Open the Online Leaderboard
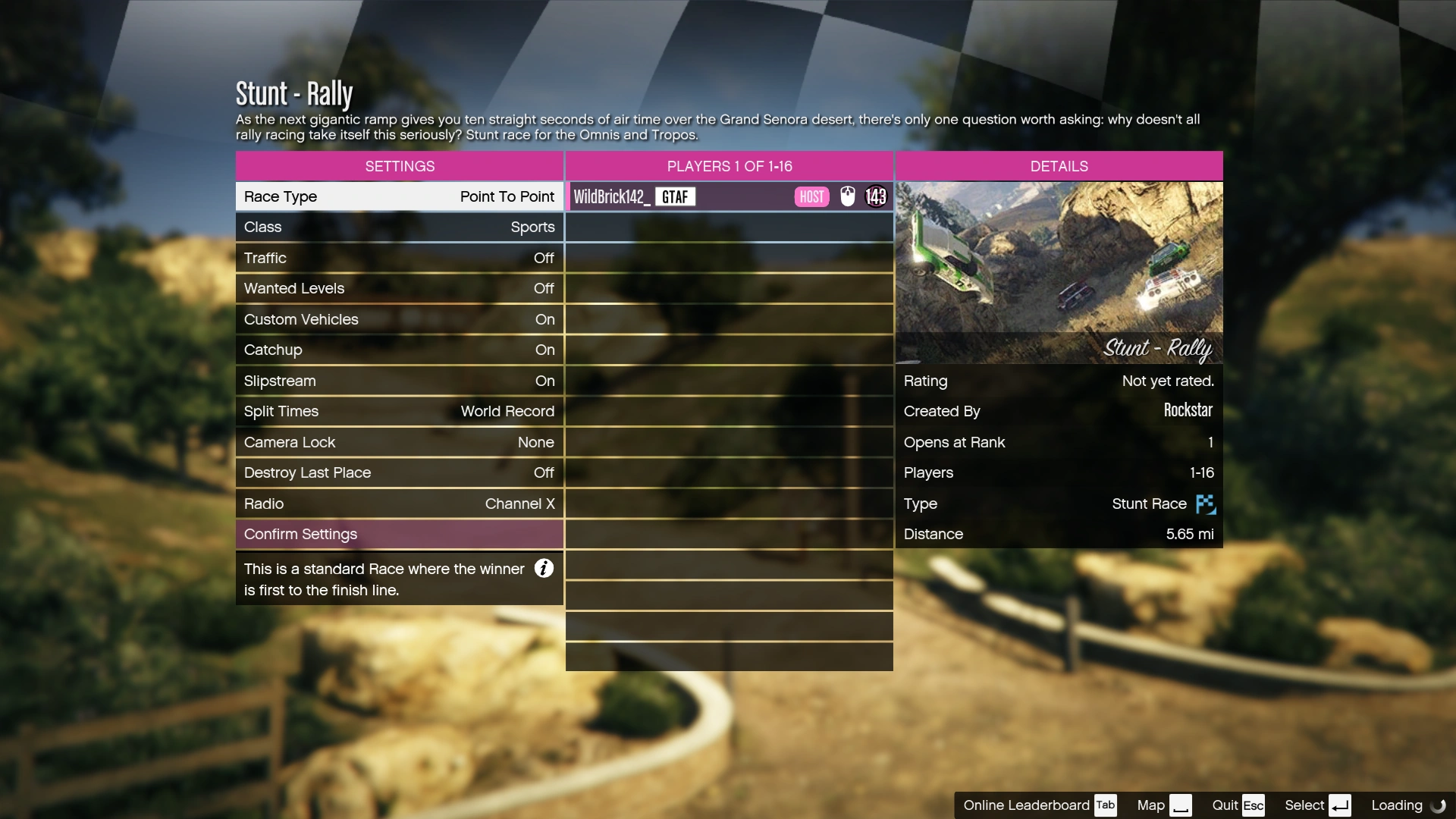 click(x=1028, y=805)
